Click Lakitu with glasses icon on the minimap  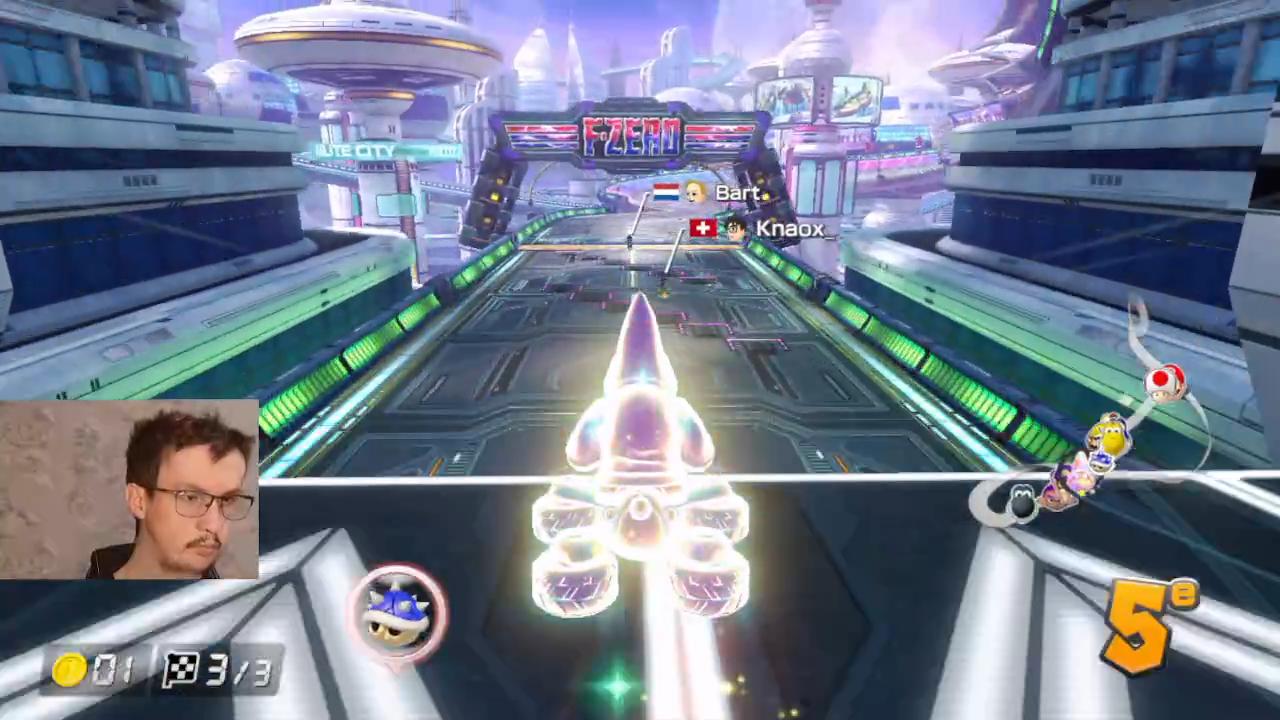(x=1101, y=464)
